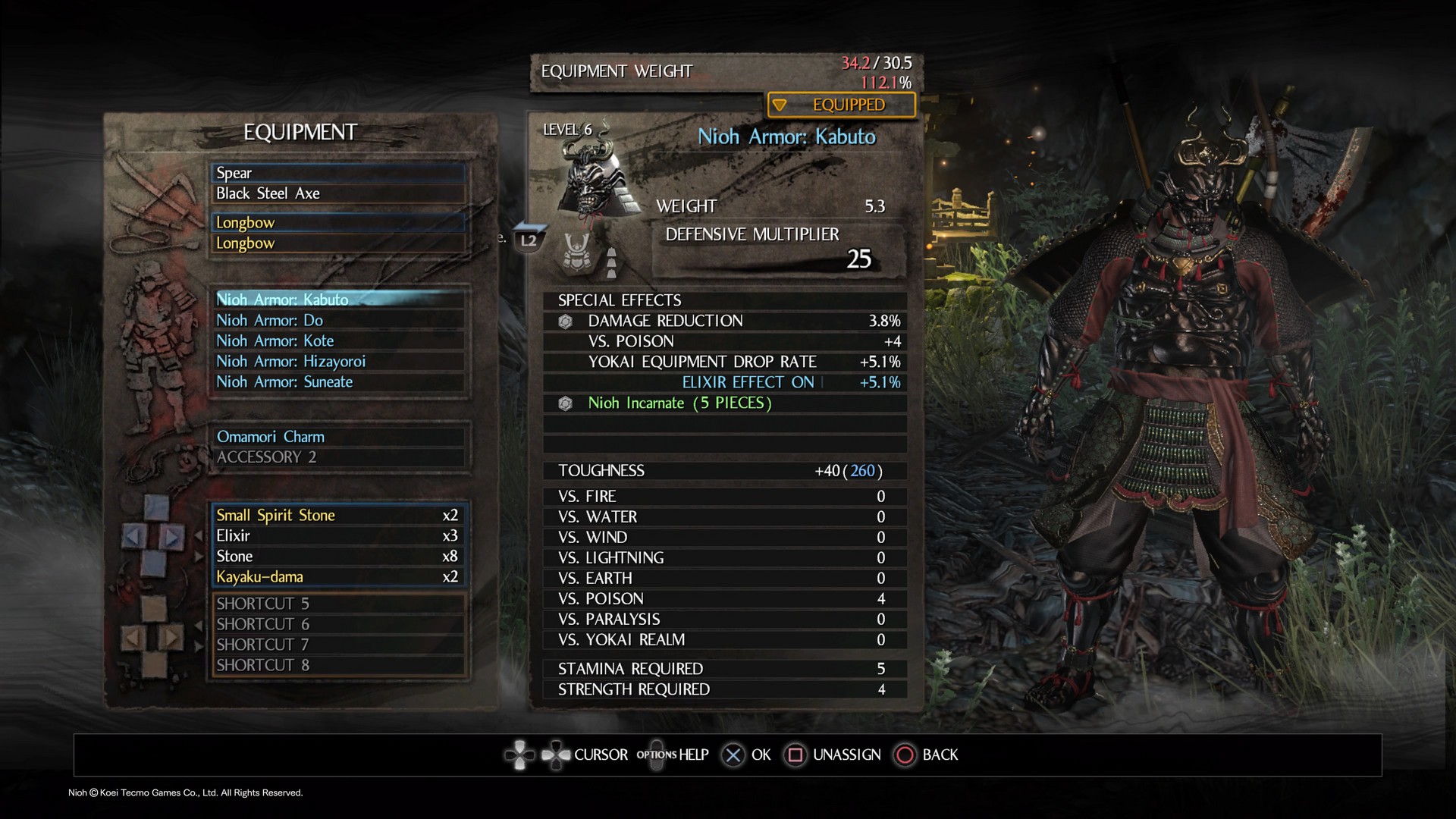Assign an item to Shortcut 5

[x=338, y=604]
